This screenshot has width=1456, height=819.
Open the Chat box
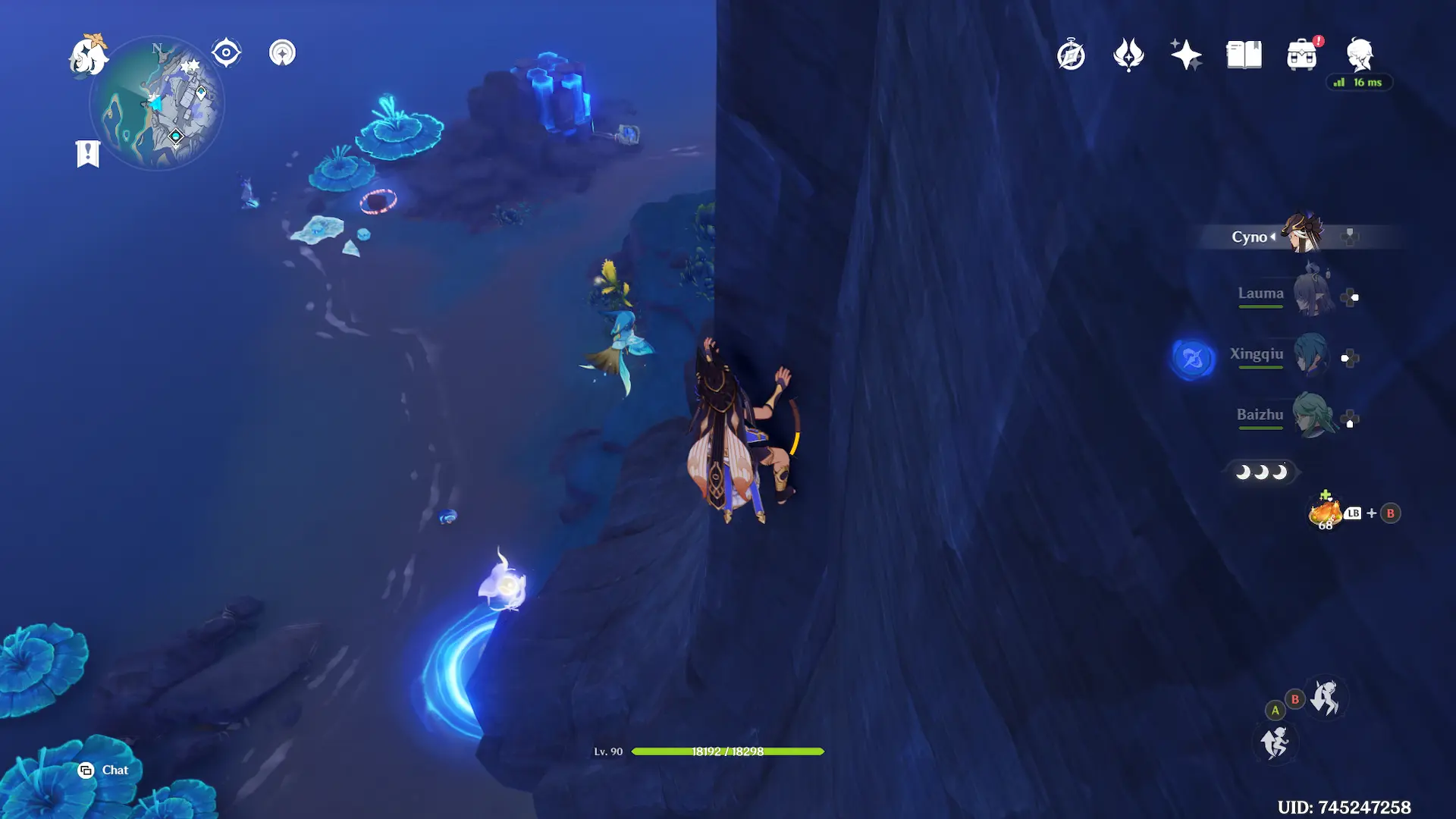pyautogui.click(x=103, y=770)
